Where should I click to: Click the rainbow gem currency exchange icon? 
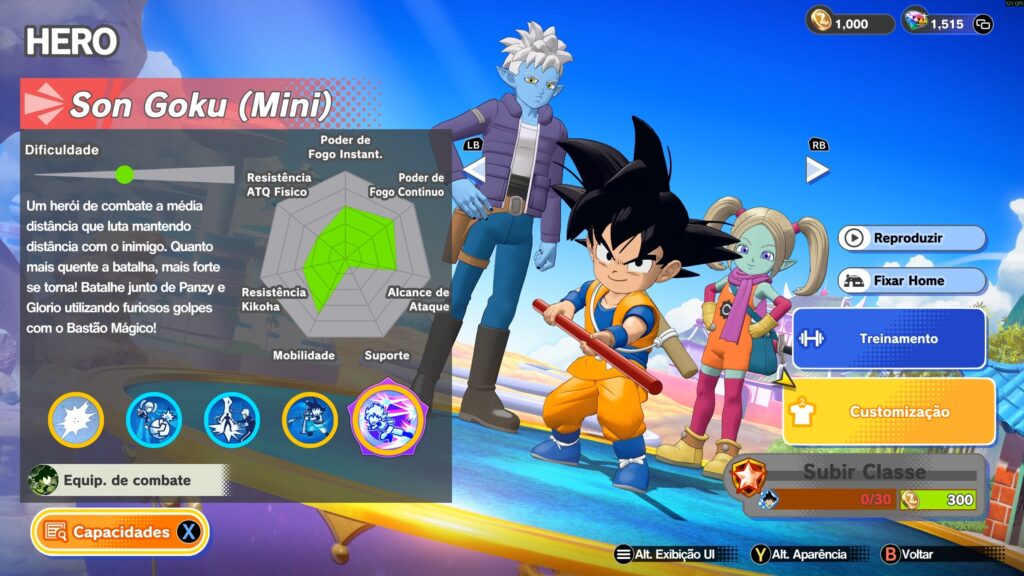(983, 24)
